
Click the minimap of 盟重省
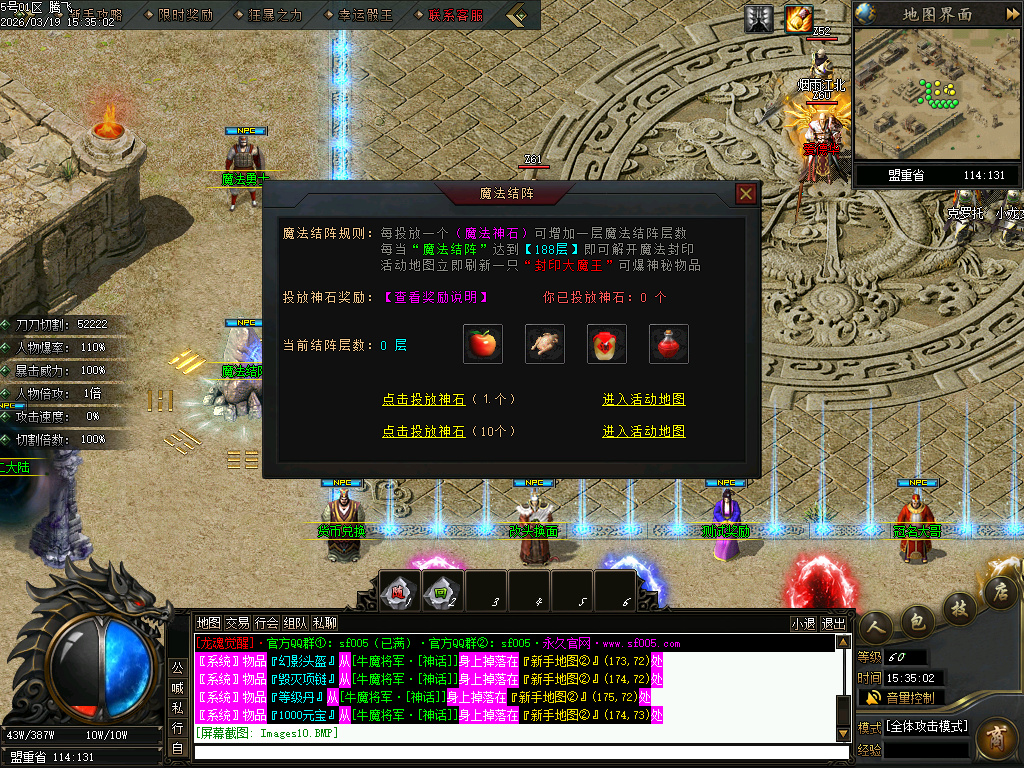point(937,95)
